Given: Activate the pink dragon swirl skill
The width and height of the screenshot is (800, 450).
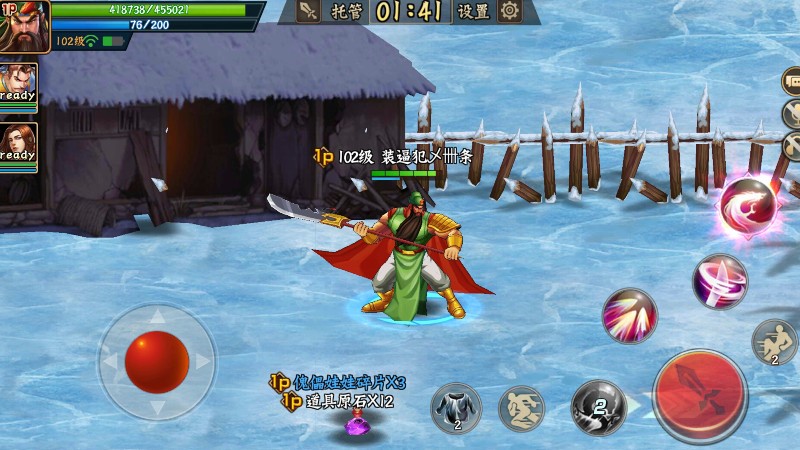Looking at the screenshot, I should (749, 206).
